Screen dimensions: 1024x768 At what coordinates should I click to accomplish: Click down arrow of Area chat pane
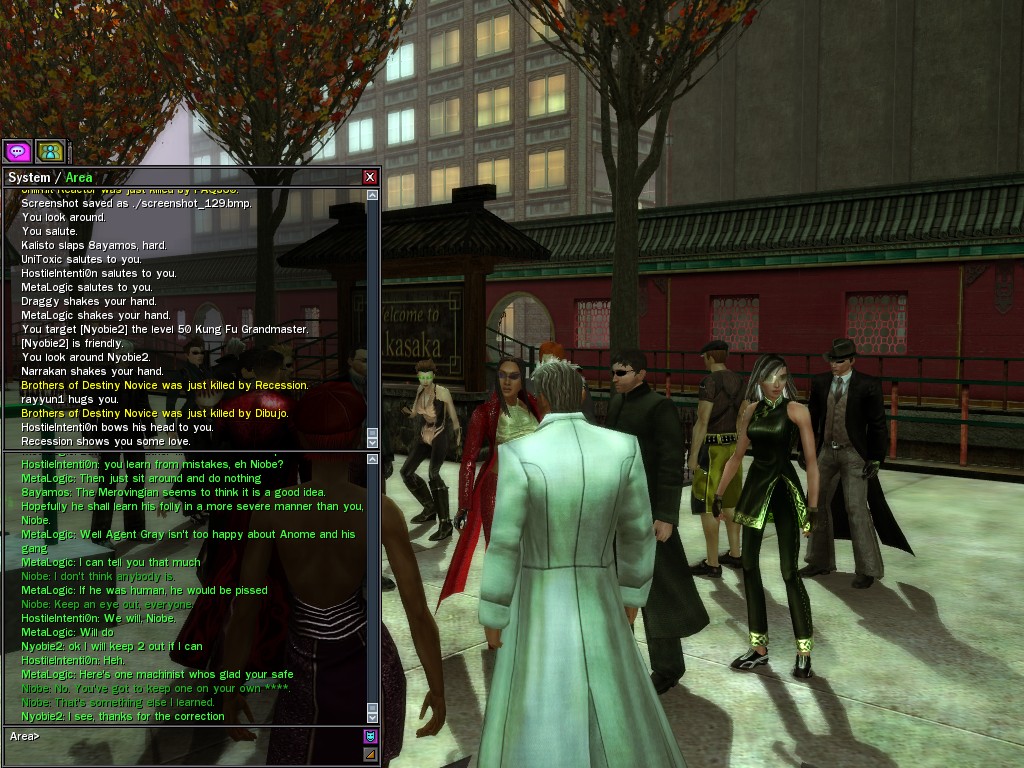(373, 719)
